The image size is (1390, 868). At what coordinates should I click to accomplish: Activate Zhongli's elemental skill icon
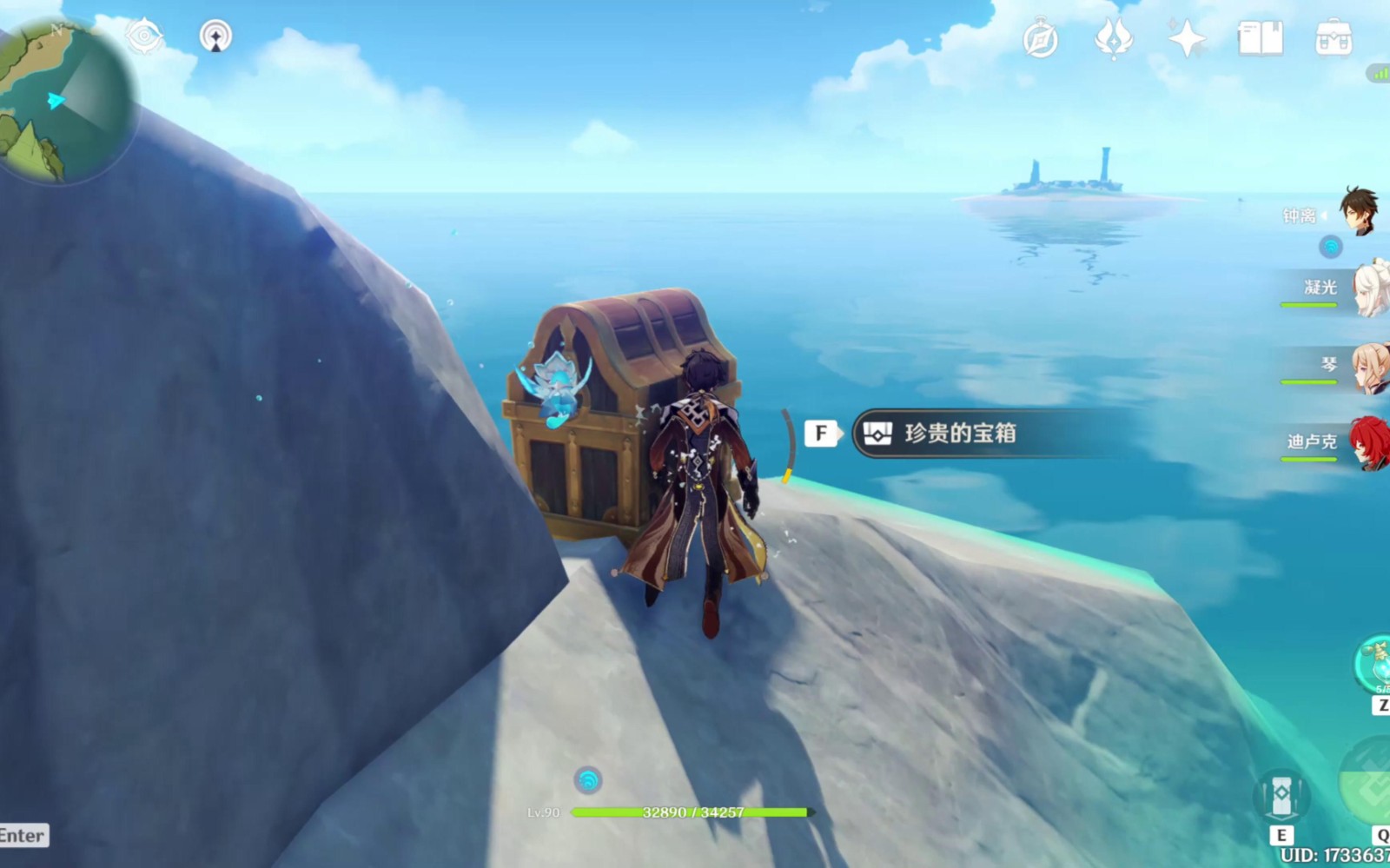click(1281, 796)
